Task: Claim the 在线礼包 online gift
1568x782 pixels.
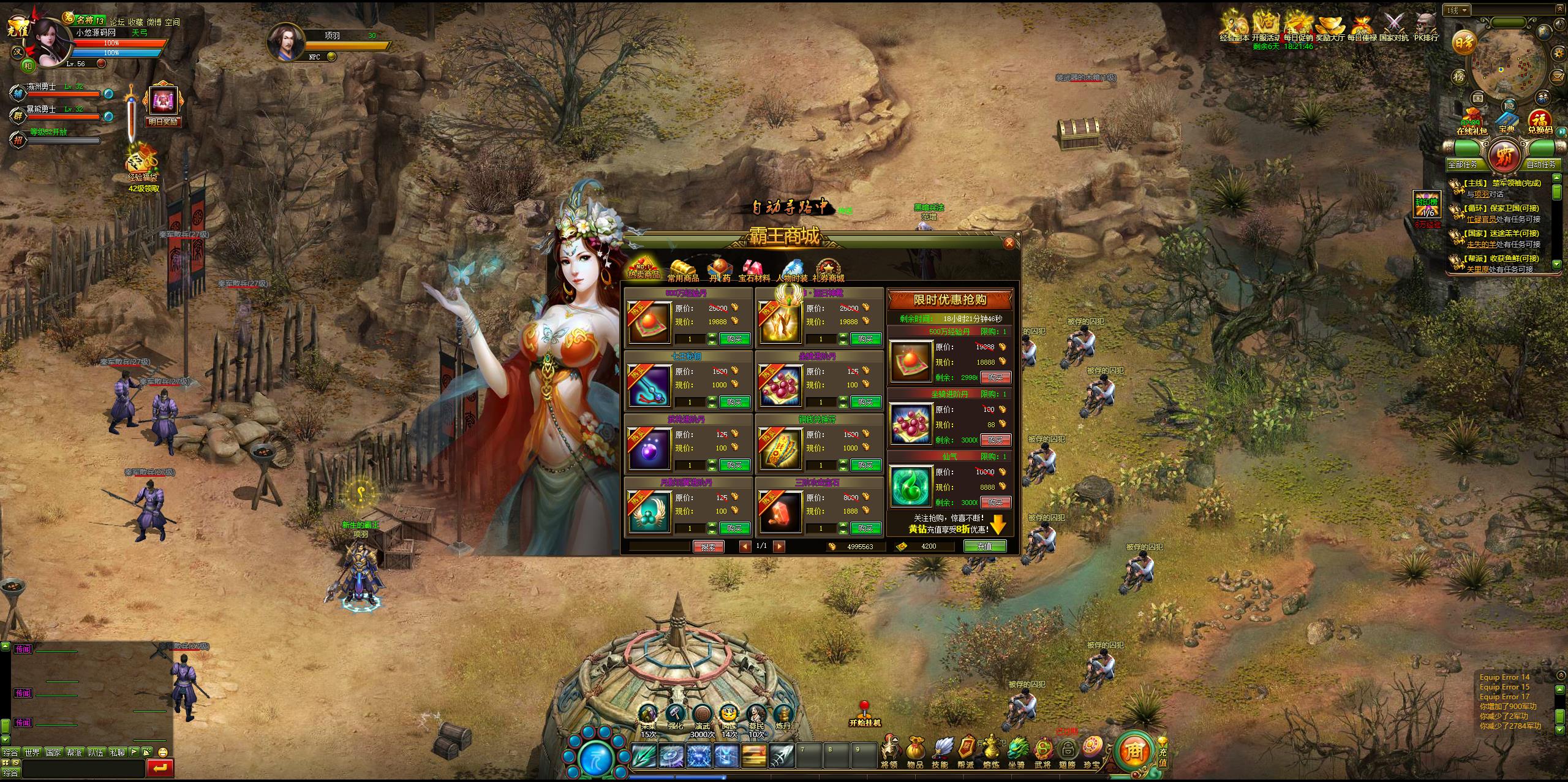Action: click(1471, 122)
